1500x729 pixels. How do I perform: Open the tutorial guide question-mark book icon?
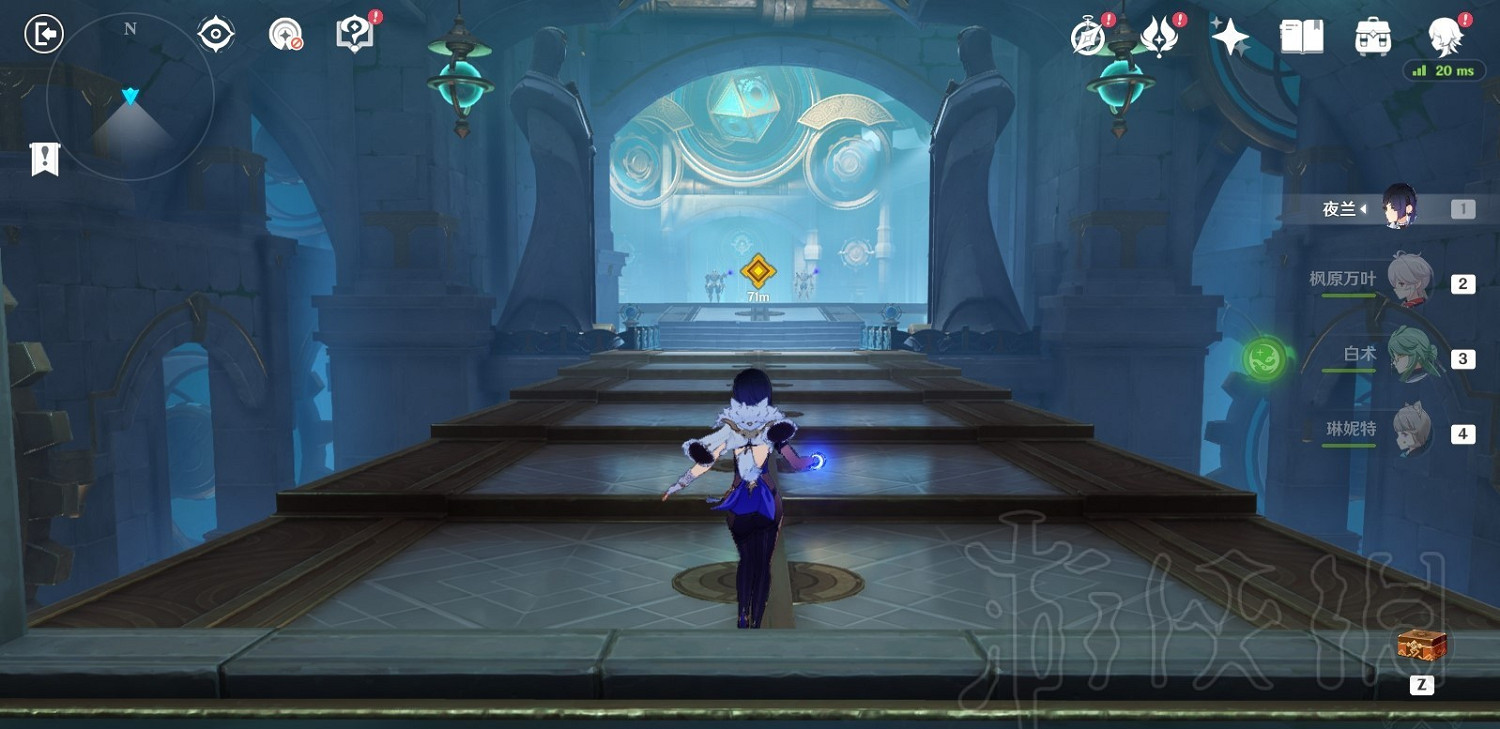(353, 32)
